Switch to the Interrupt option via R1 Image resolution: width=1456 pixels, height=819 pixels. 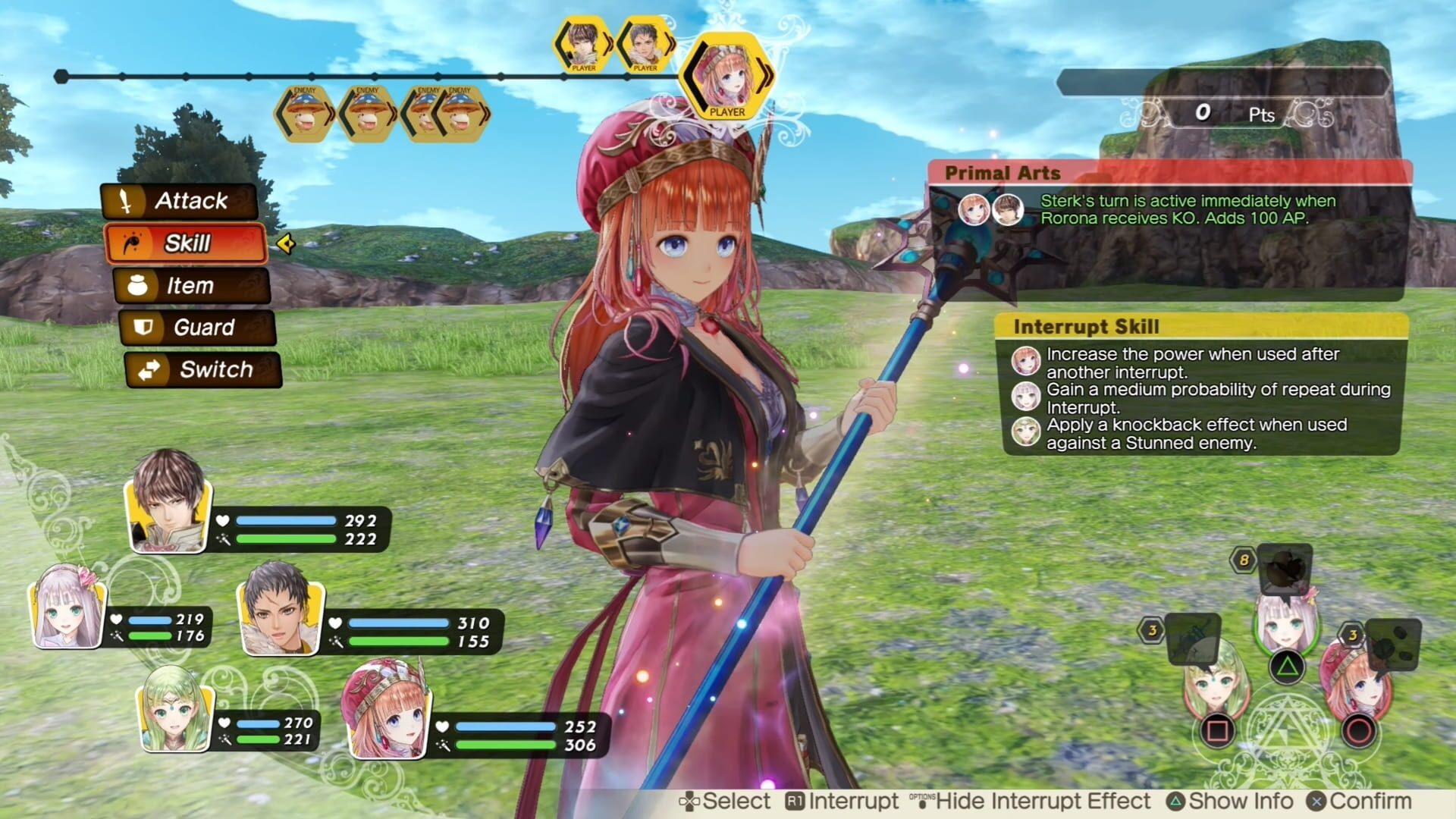click(x=842, y=801)
